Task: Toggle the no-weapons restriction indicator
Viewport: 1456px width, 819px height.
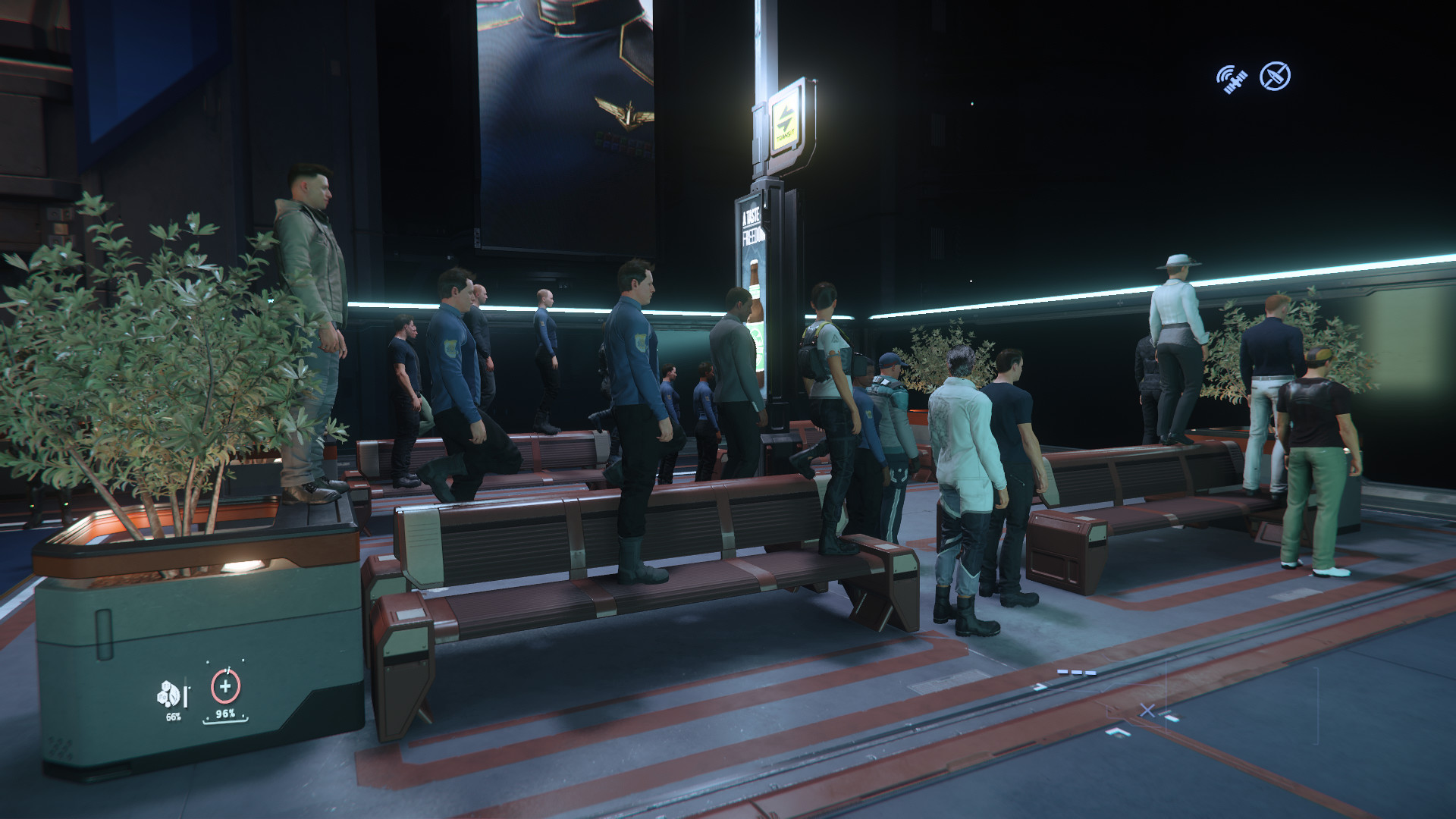Action: [x=1276, y=76]
